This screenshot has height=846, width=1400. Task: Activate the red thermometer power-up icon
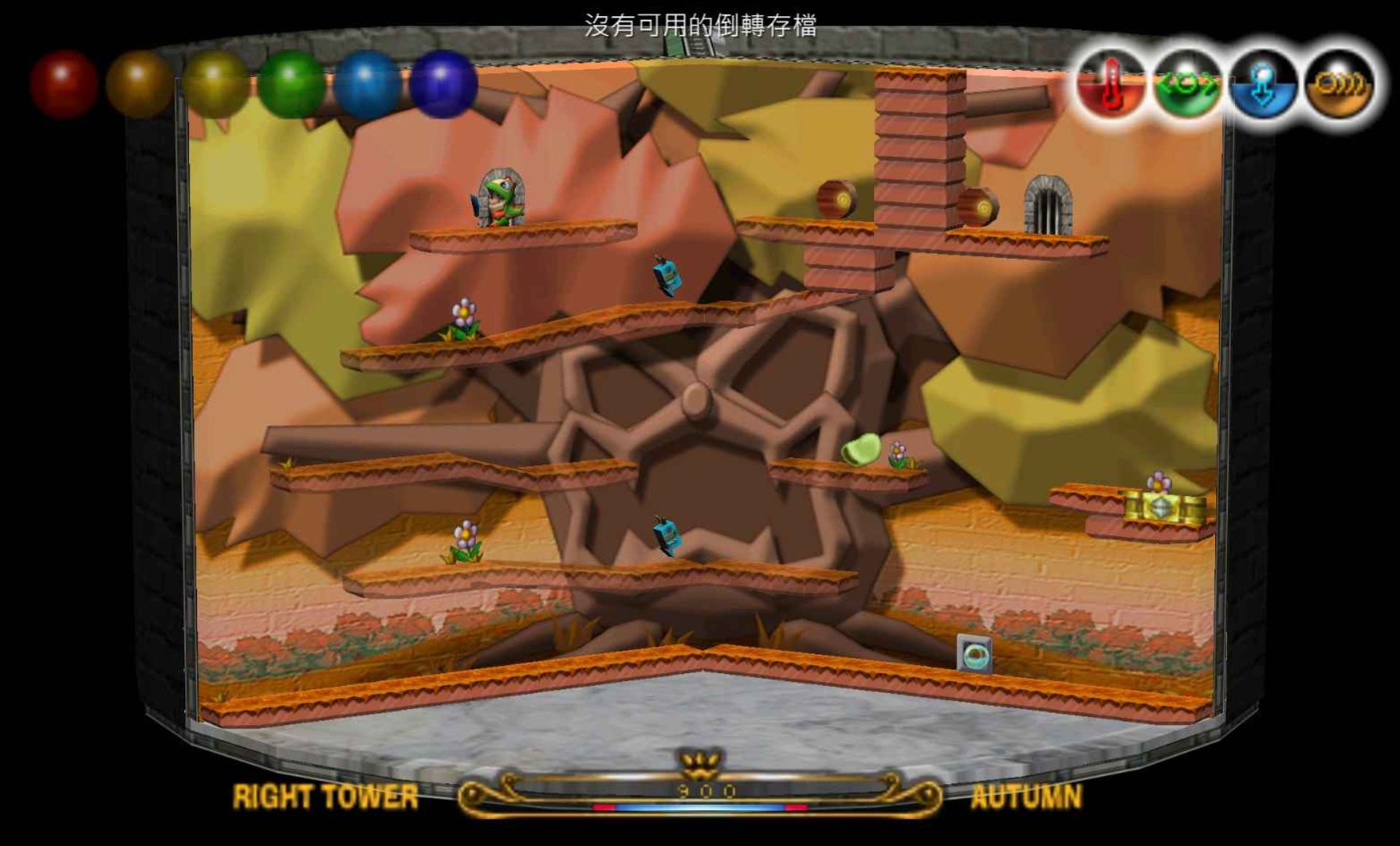(x=1110, y=85)
